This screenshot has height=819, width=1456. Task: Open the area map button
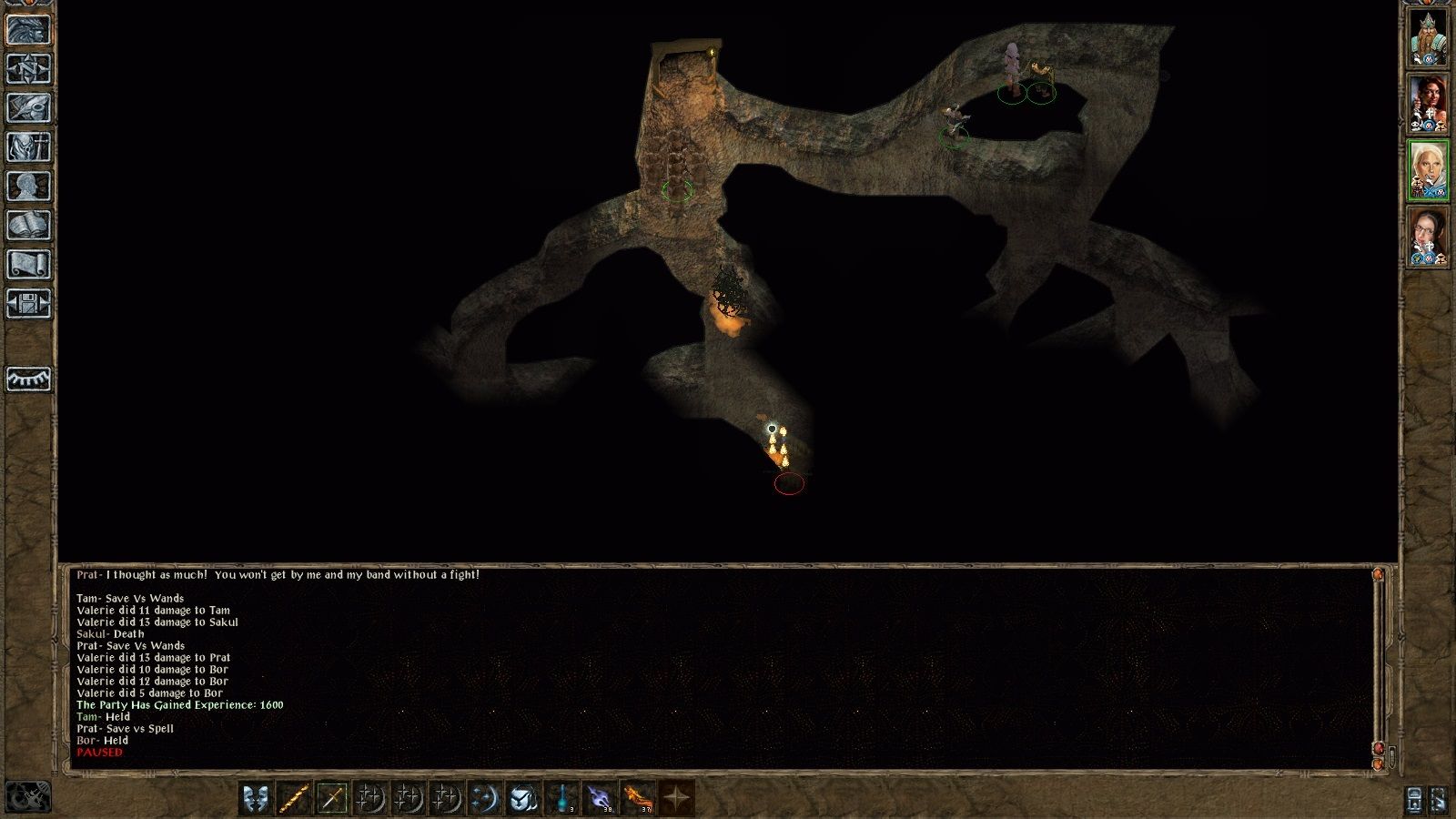pyautogui.click(x=28, y=68)
